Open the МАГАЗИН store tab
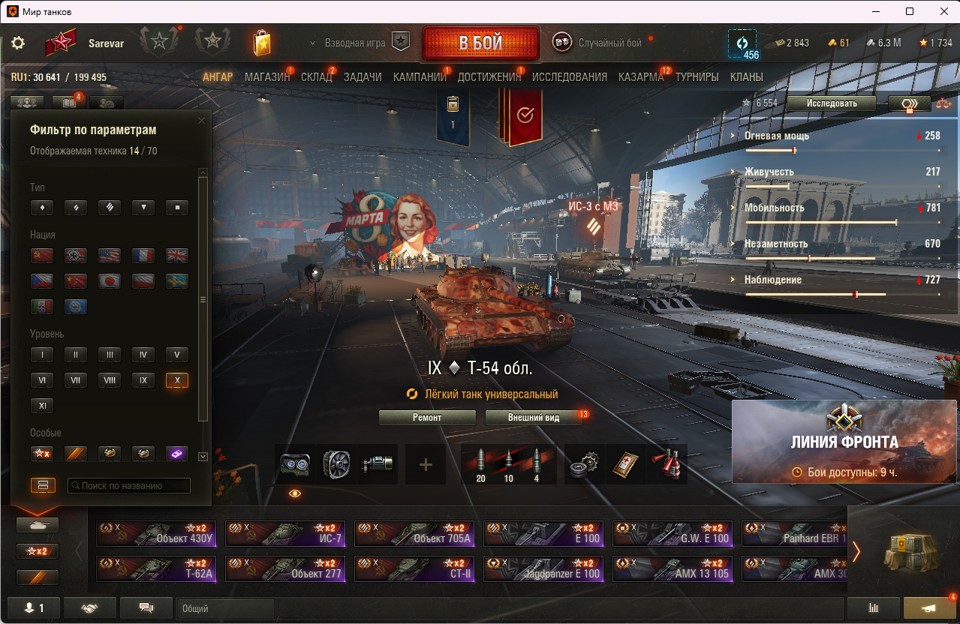 click(267, 77)
